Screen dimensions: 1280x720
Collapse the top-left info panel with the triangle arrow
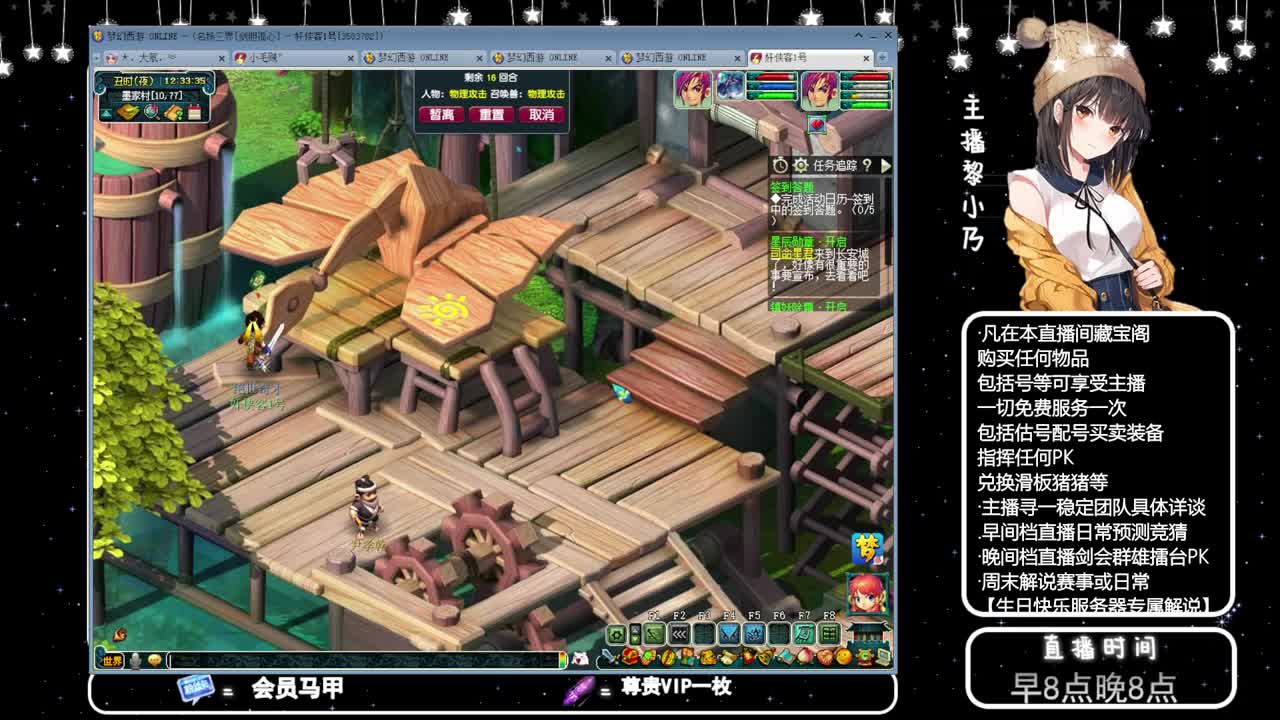(107, 113)
